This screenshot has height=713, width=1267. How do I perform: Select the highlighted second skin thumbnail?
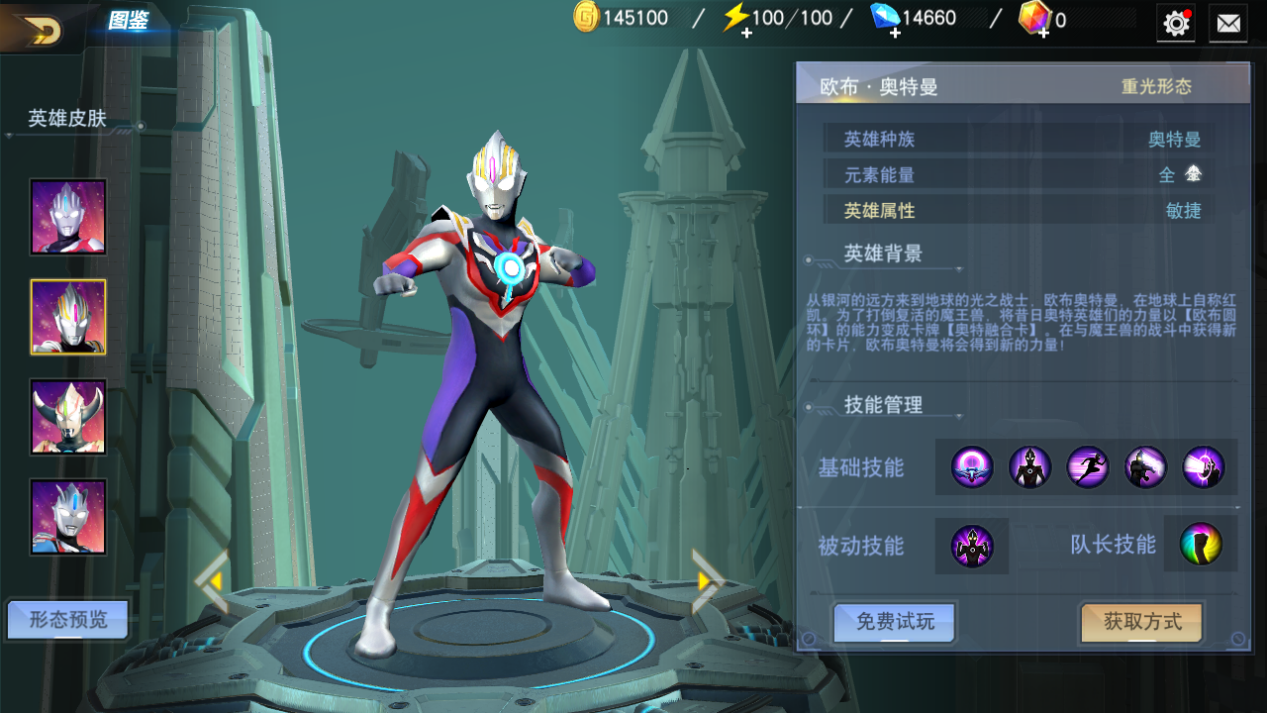pyautogui.click(x=68, y=317)
